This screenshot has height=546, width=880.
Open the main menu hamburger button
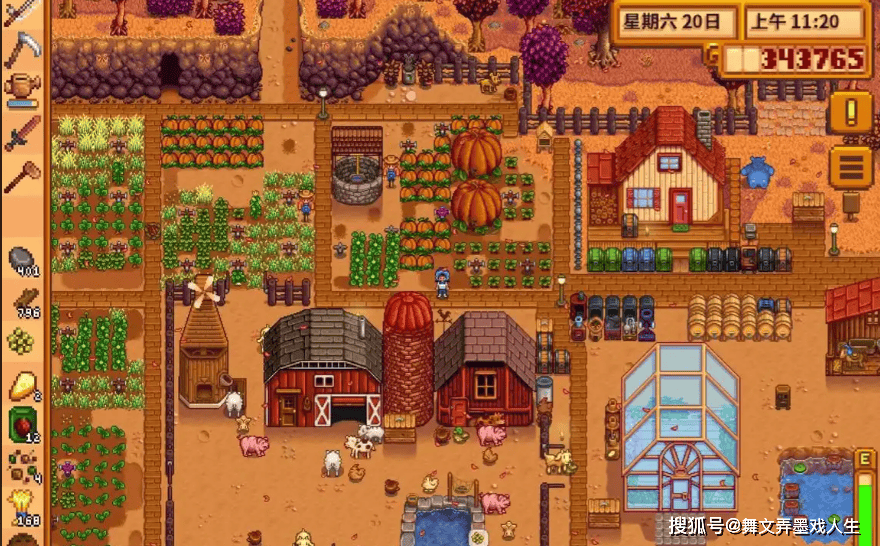pyautogui.click(x=850, y=166)
